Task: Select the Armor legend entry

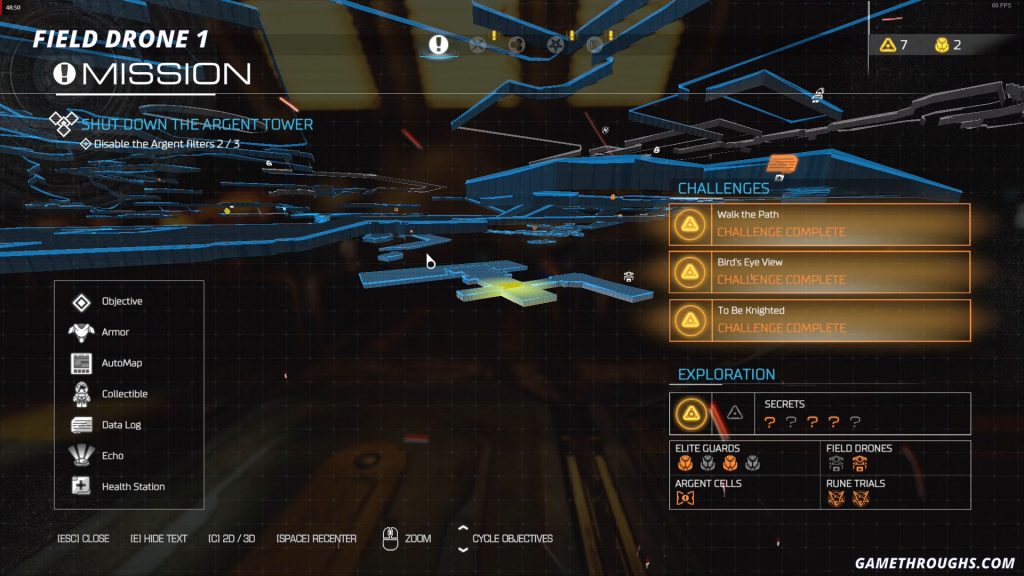Action: pos(115,332)
